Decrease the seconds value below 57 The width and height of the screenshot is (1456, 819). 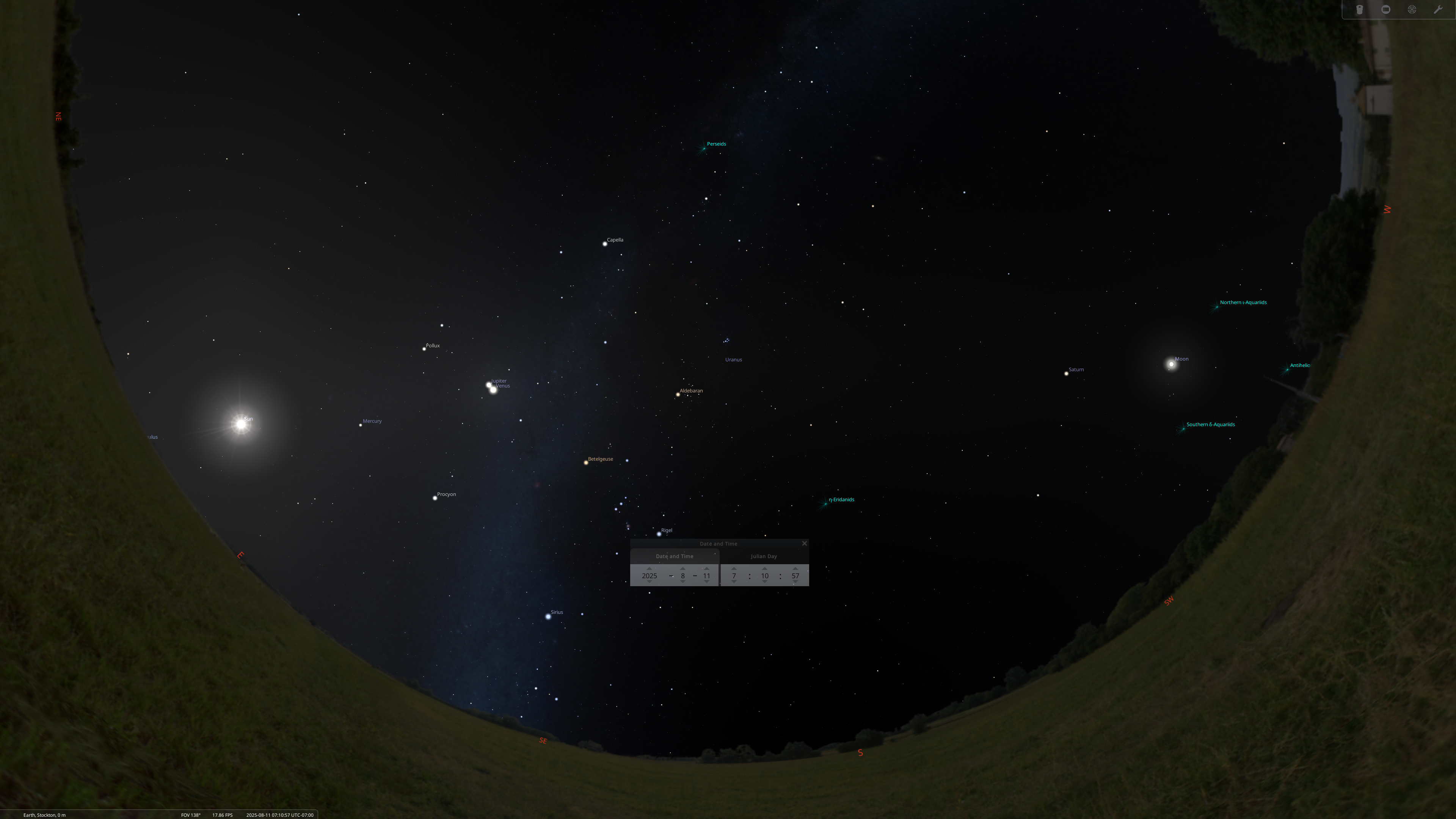pyautogui.click(x=795, y=582)
